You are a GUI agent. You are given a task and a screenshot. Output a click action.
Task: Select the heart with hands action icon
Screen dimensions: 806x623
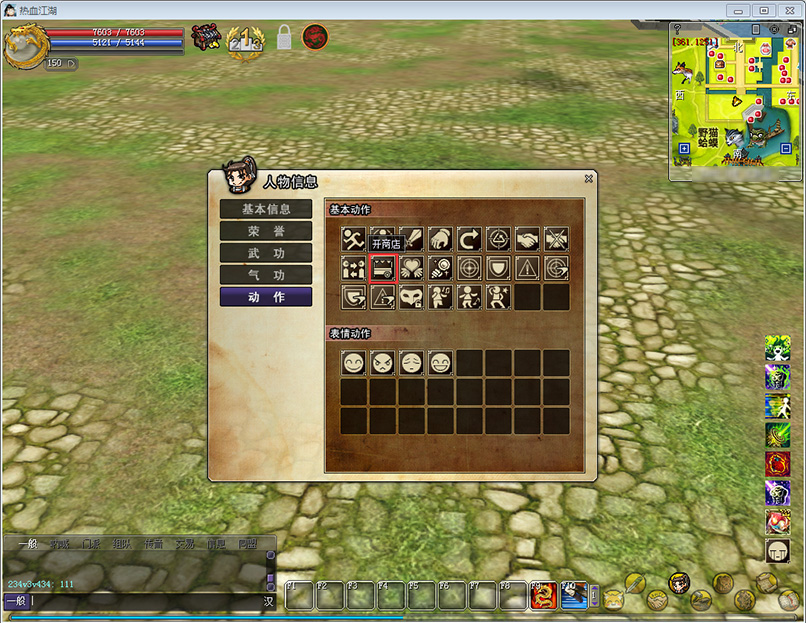(411, 268)
